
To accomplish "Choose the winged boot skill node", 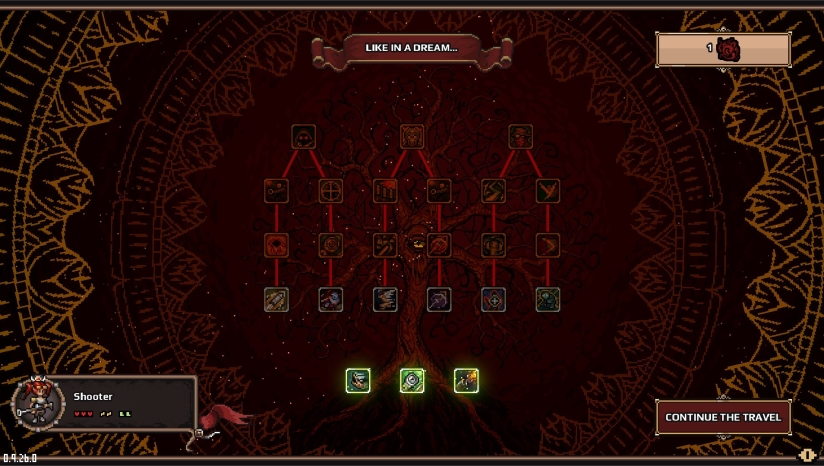I will point(547,190).
